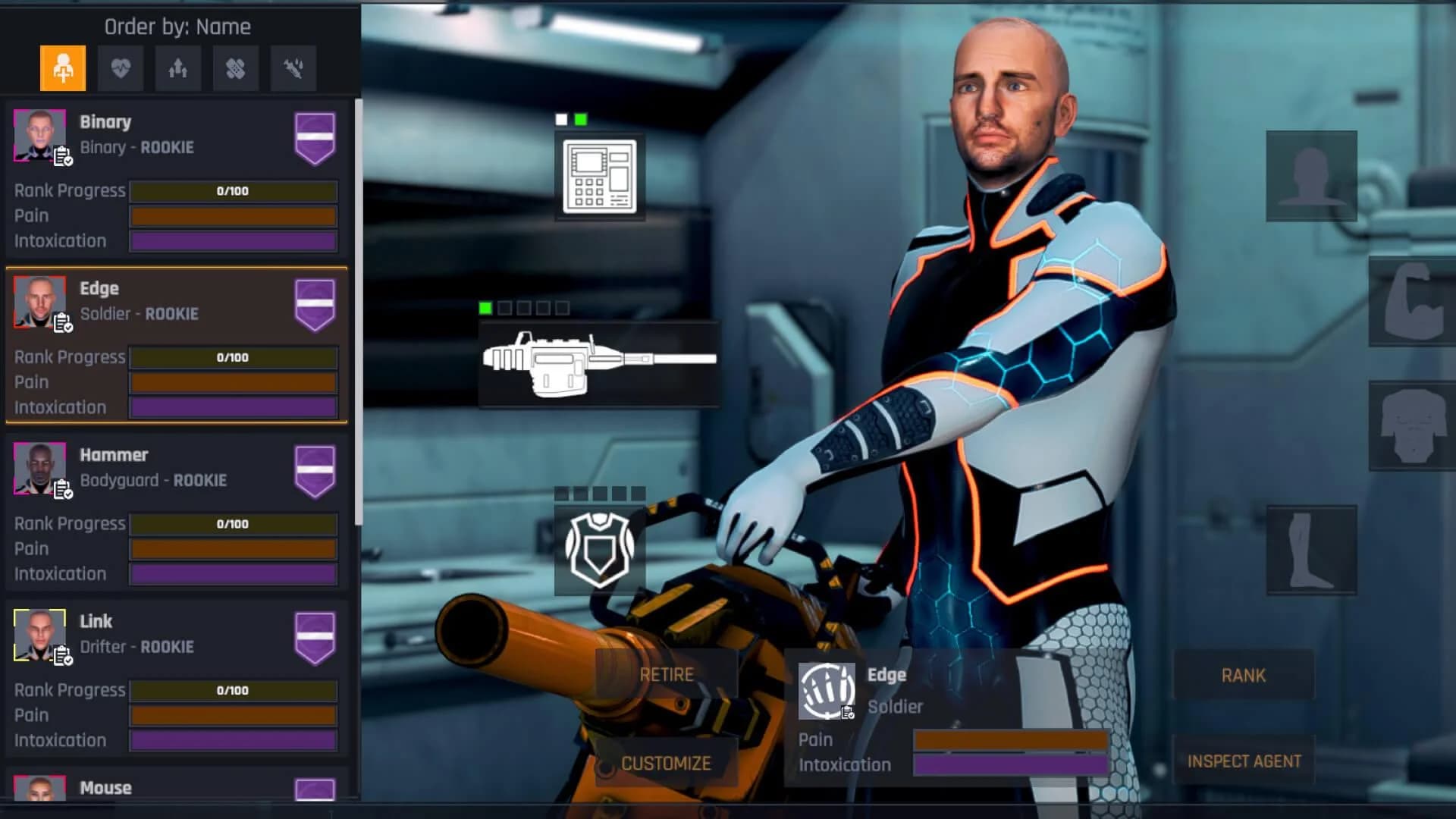Viewport: 1456px width, 819px height.
Task: Sort agents by syringe intoxication icon
Action: pos(293,68)
